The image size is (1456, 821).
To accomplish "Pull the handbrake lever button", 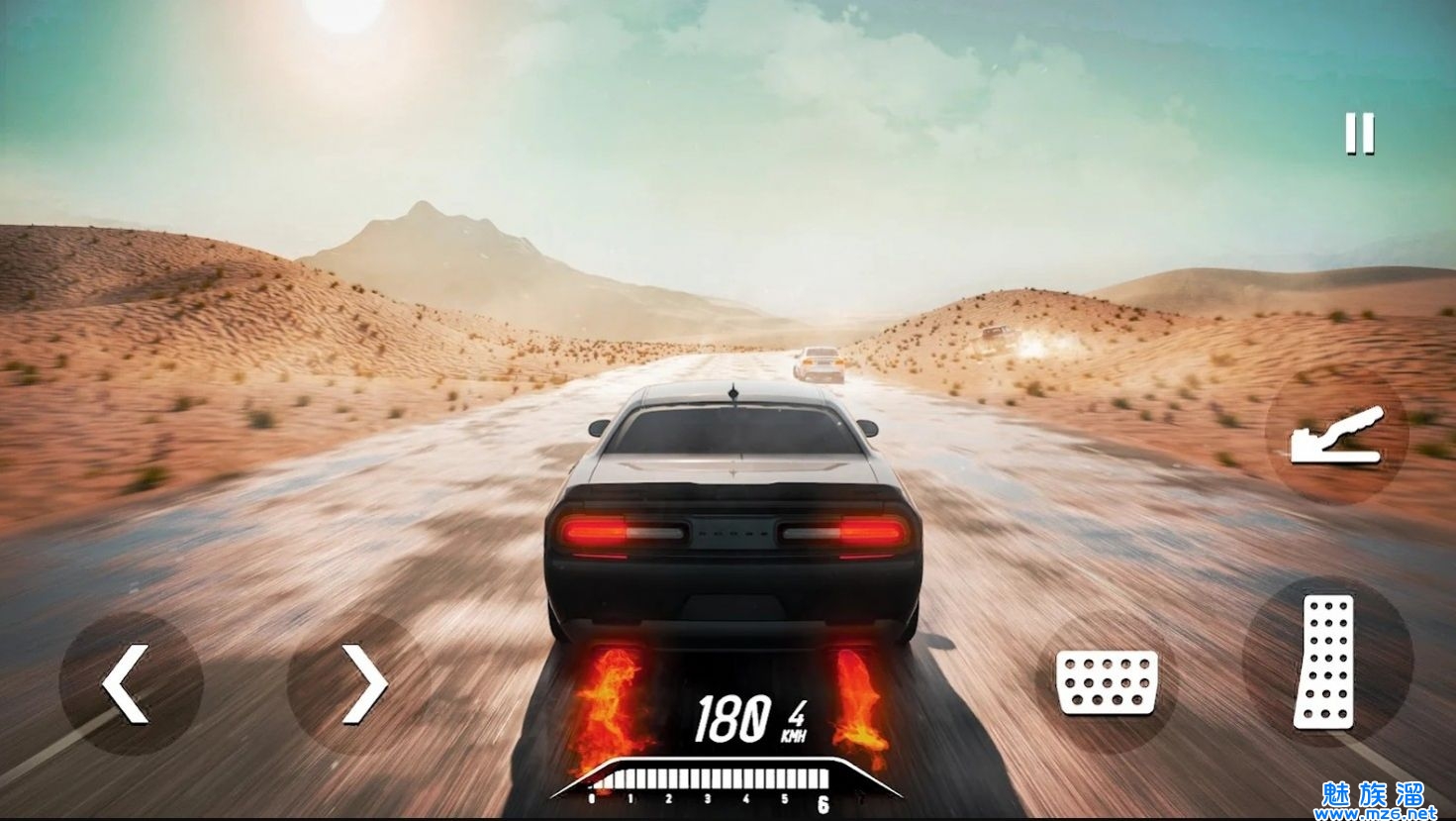I will click(x=1336, y=438).
